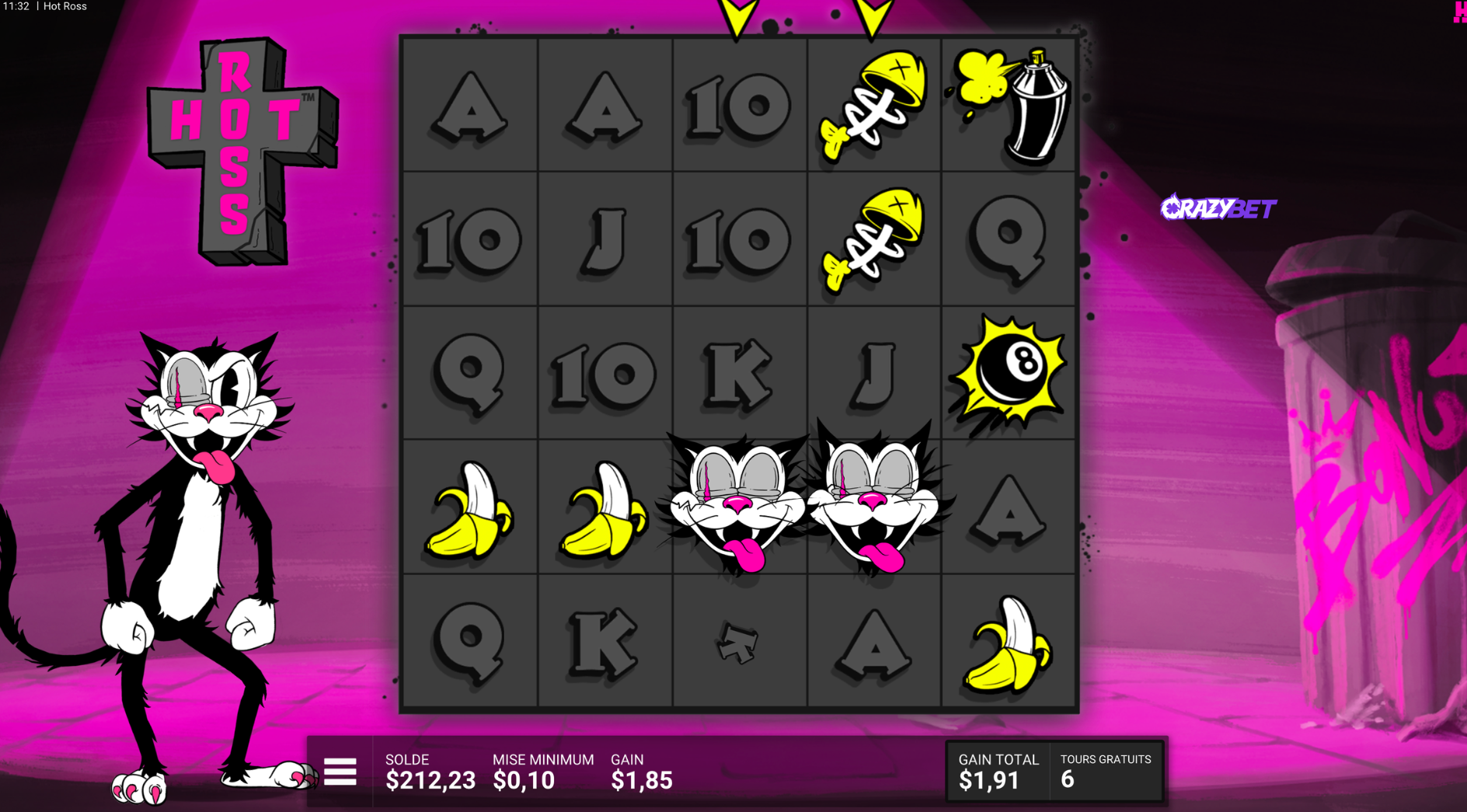
Task: Open the Mise Minimum bet selector
Action: 542,772
